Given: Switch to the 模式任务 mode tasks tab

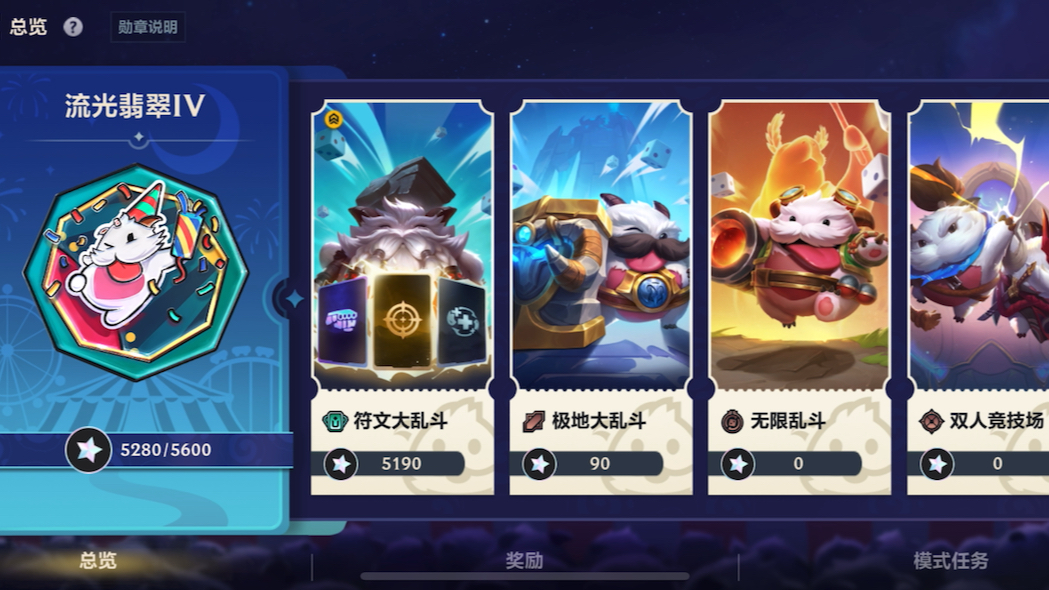Looking at the screenshot, I should tap(950, 561).
